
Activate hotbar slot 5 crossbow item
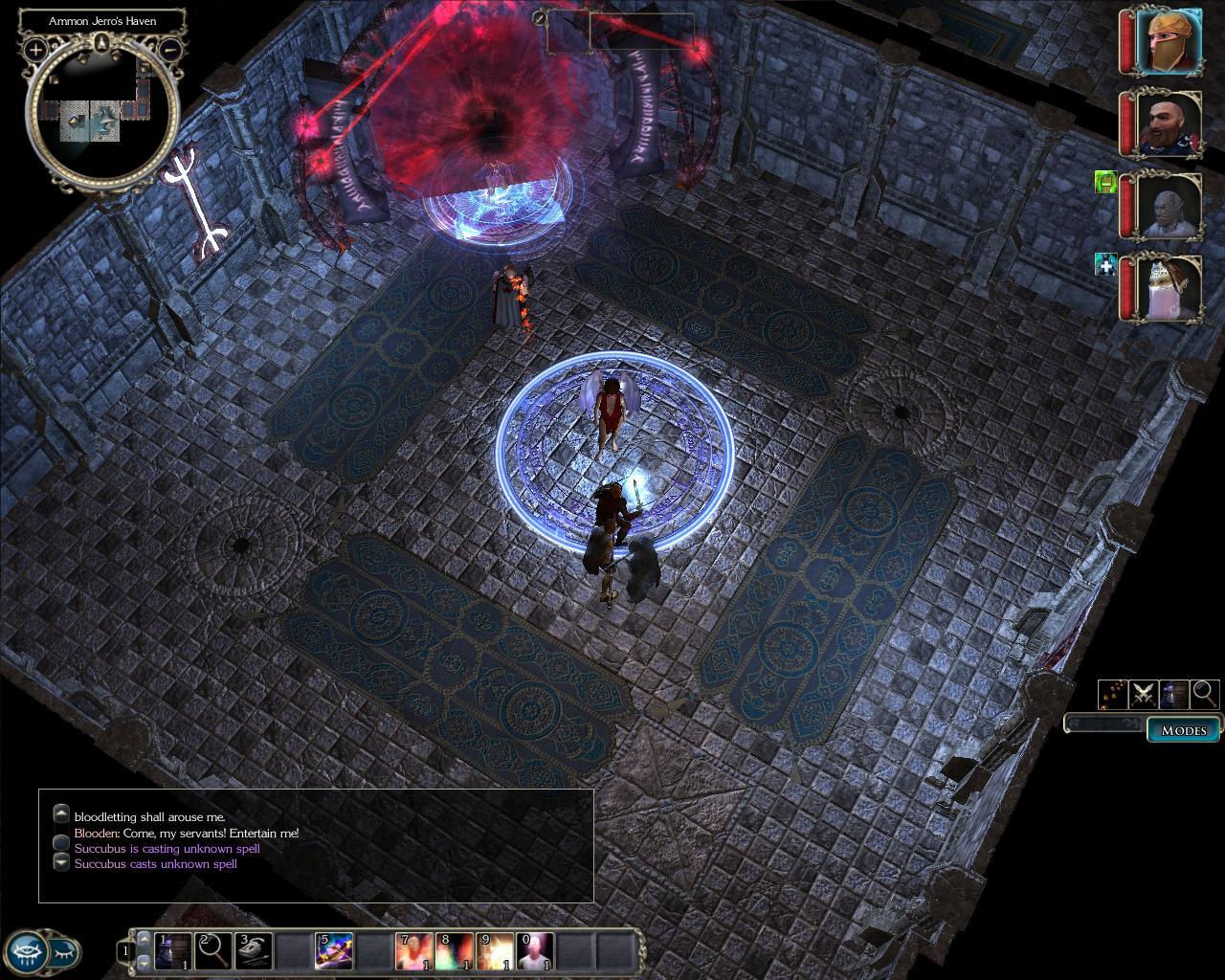[x=334, y=951]
